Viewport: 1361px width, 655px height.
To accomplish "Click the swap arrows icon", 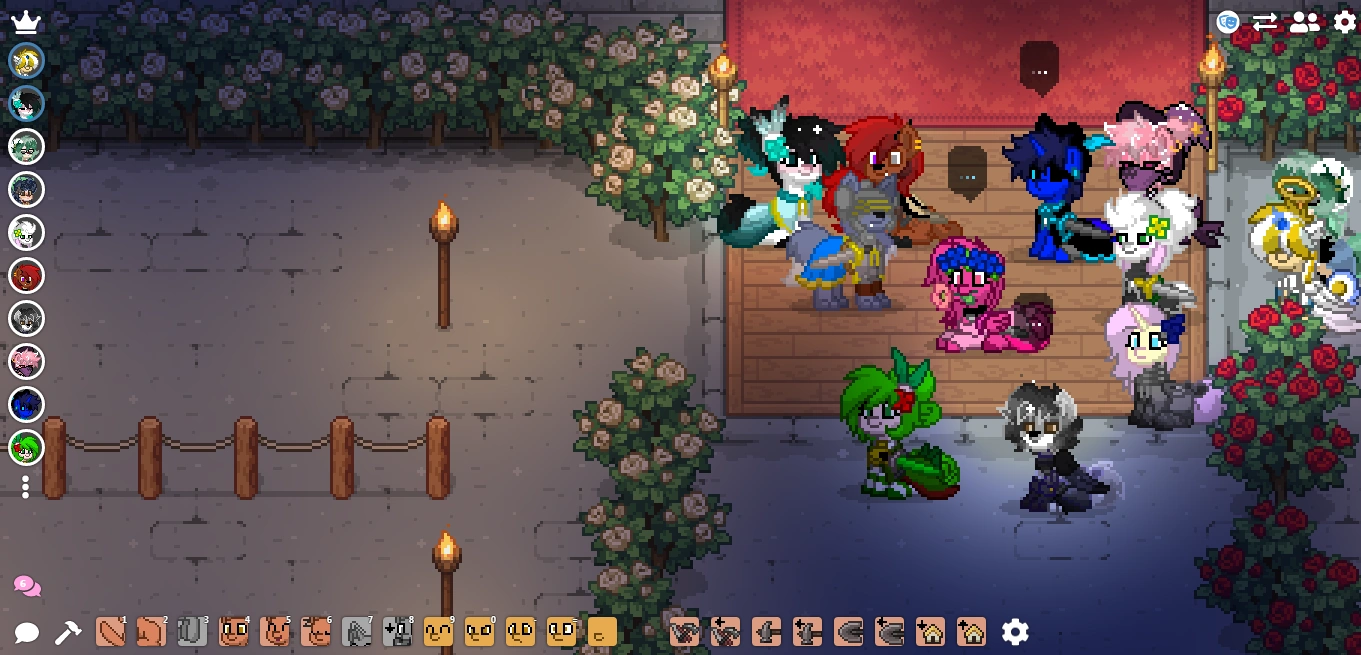I will [x=1265, y=22].
